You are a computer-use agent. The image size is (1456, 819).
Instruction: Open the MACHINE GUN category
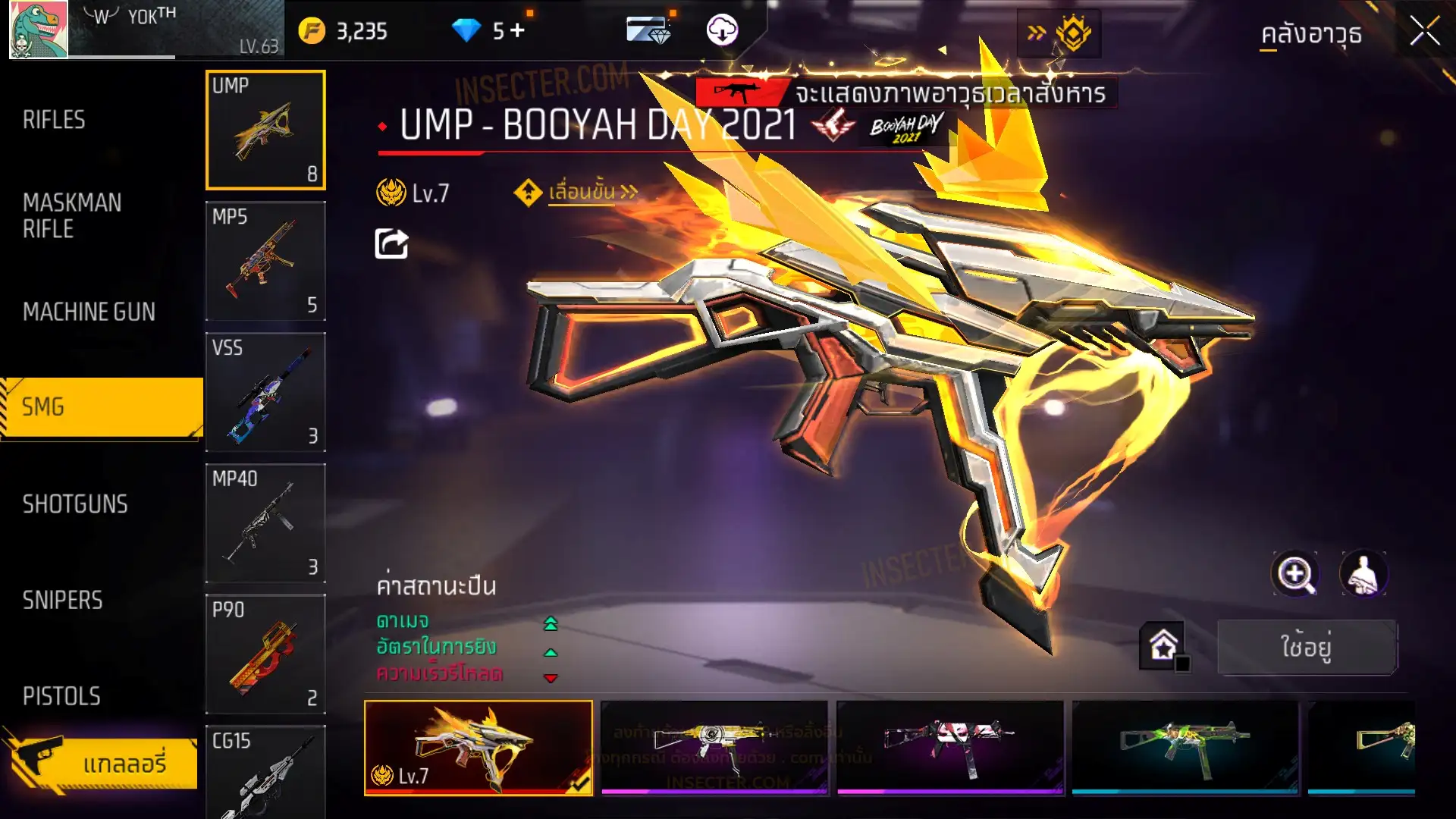click(89, 312)
